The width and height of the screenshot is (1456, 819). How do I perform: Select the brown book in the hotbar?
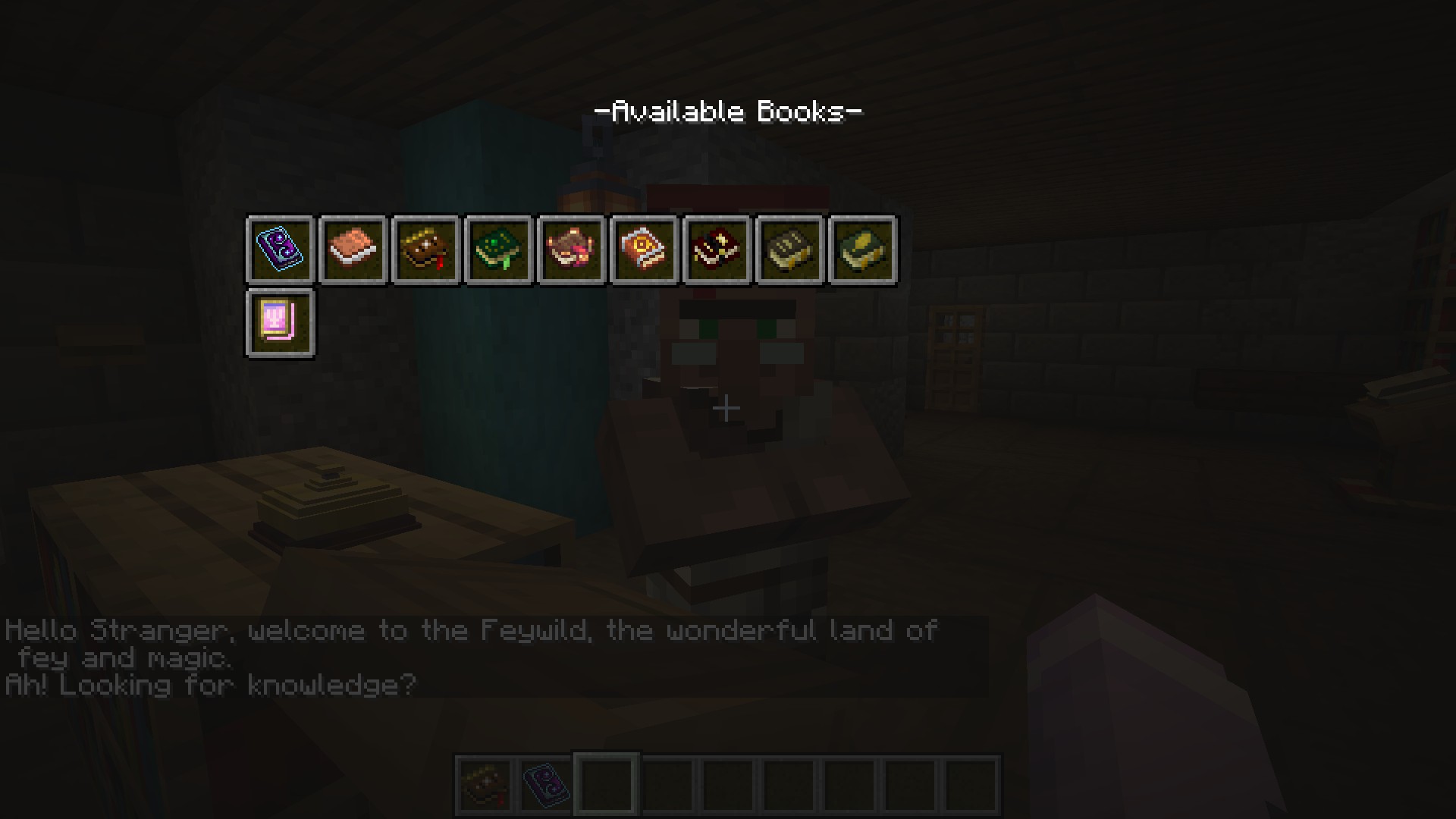[x=485, y=785]
